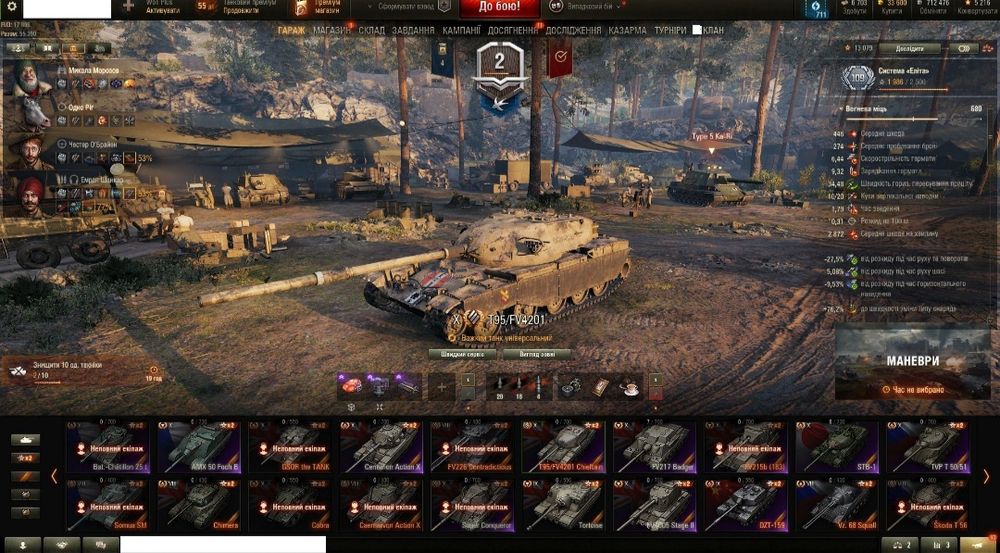The height and width of the screenshot is (553, 1000).
Task: Show the Досягнення tab
Action: [514, 31]
